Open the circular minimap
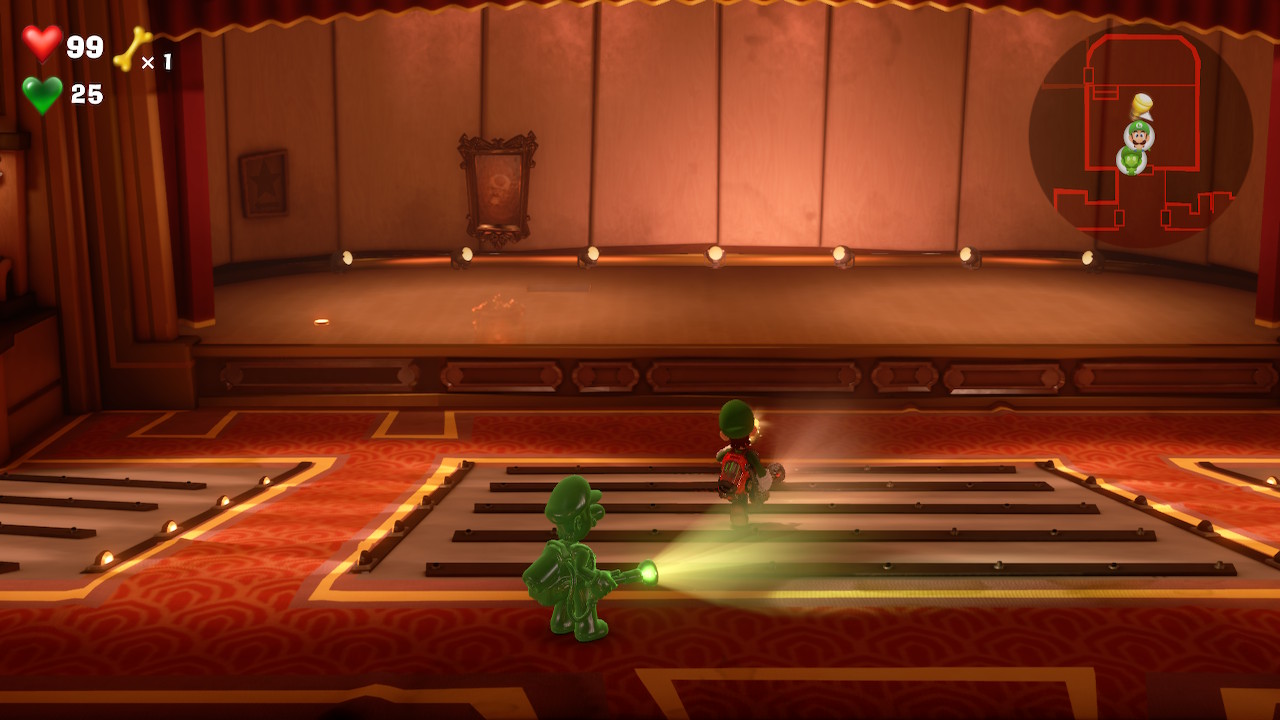 [x=1140, y=138]
